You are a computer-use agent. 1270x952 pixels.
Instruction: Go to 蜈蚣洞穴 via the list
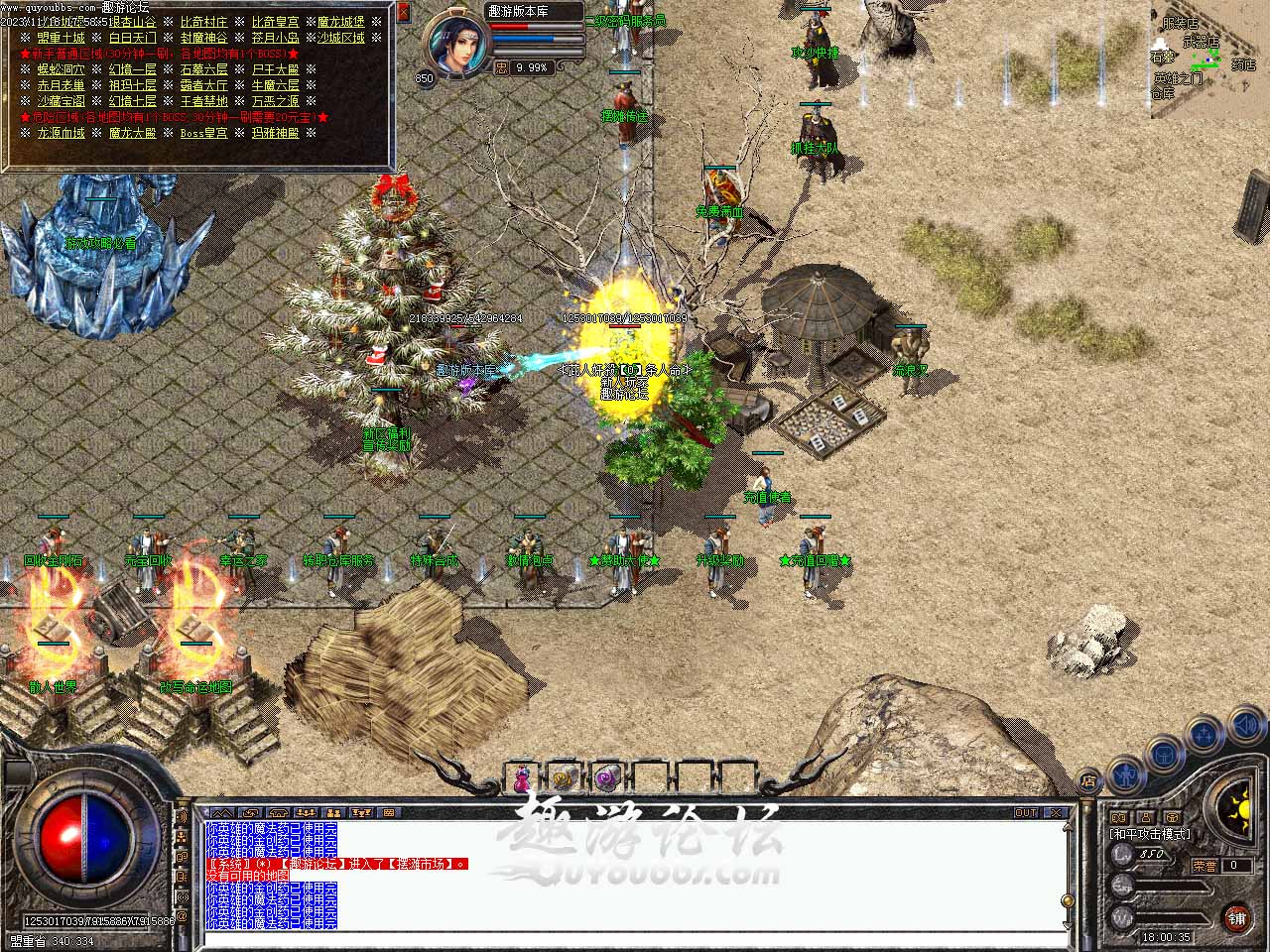(61, 69)
